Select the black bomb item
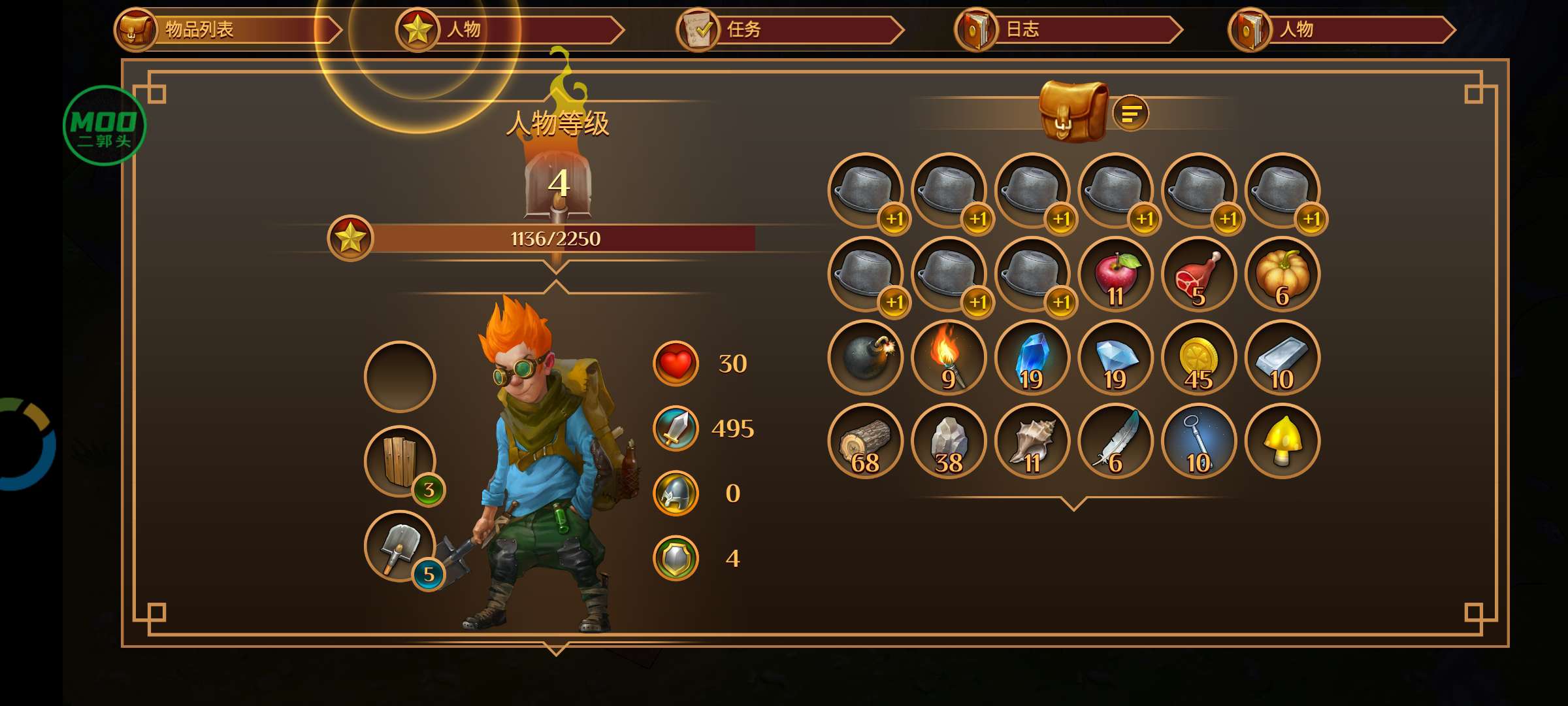 pos(865,358)
